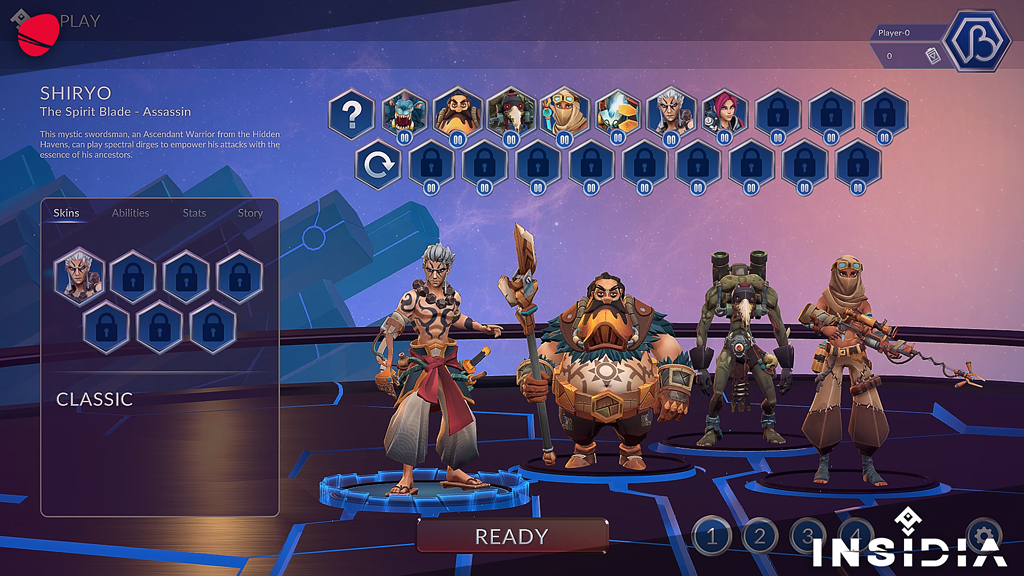
Task: Pick the random champion question mark
Action: pos(351,114)
